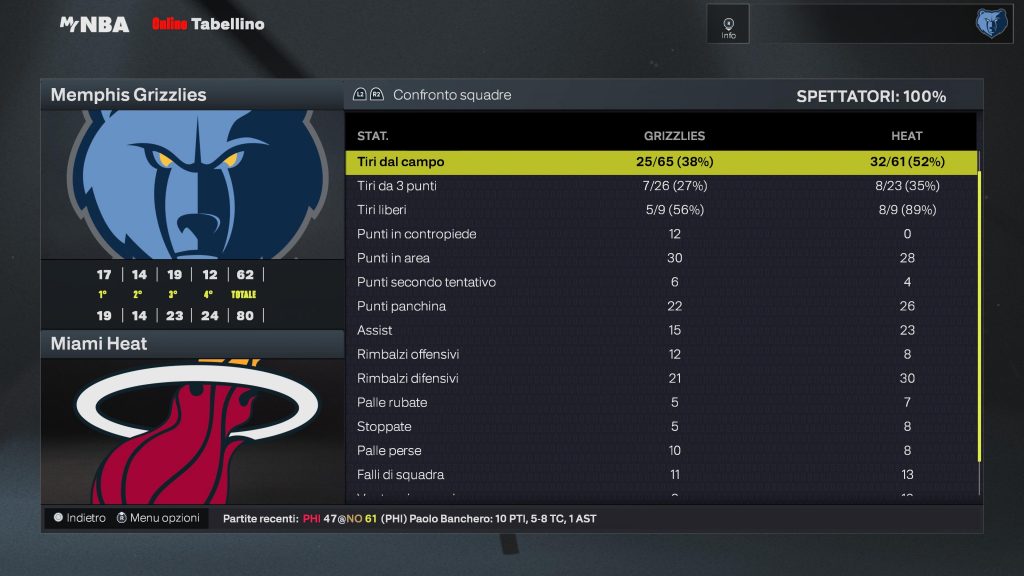This screenshot has height=576, width=1024.
Task: Select the Tiri dal campo stat row
Action: [x=660, y=162]
